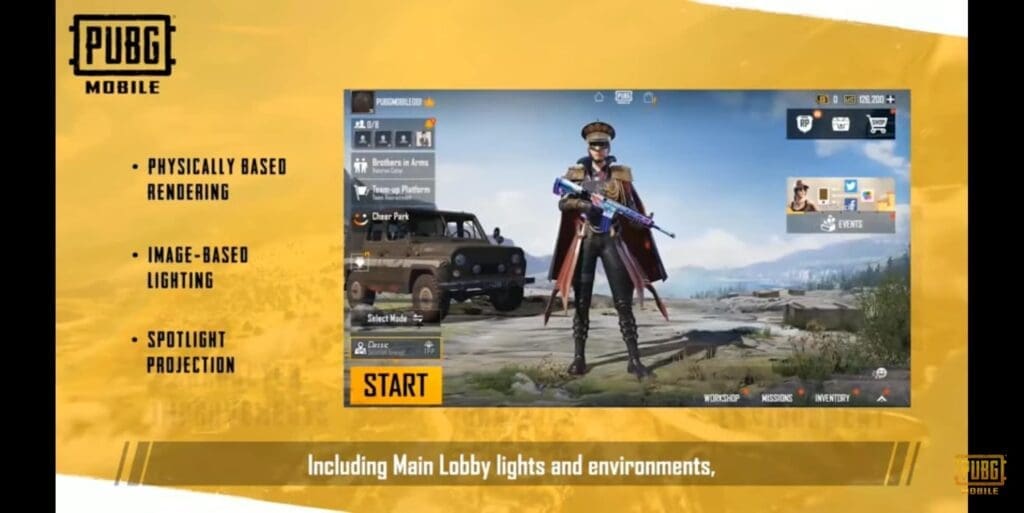The image size is (1024, 513).
Task: Open the crate icon beside the shop
Action: (x=841, y=124)
